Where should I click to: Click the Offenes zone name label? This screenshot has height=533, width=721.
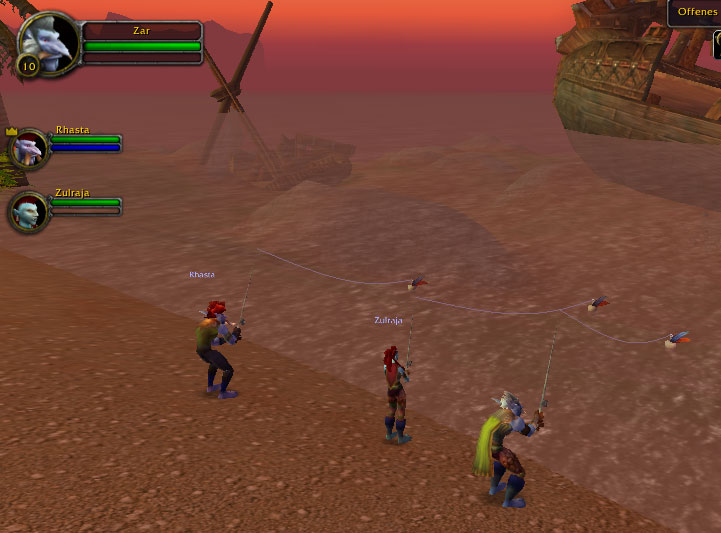[x=696, y=12]
